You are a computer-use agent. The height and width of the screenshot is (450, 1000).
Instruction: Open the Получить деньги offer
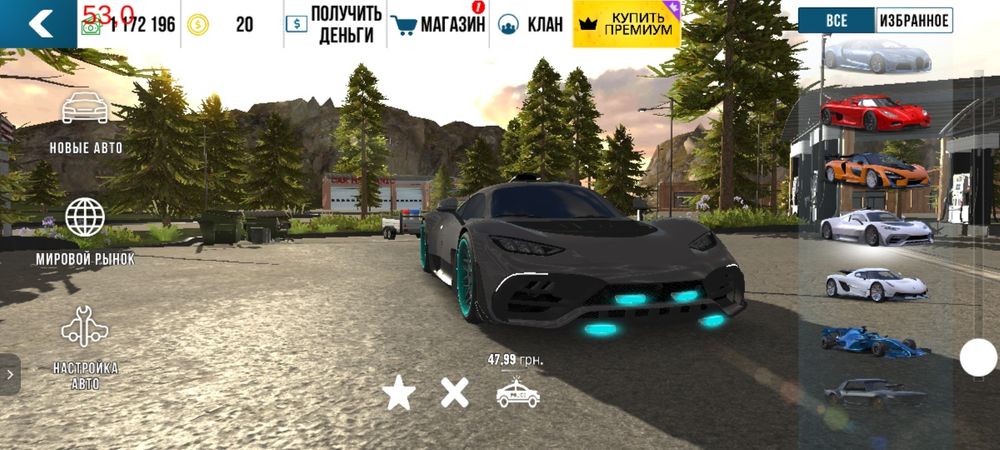click(334, 24)
